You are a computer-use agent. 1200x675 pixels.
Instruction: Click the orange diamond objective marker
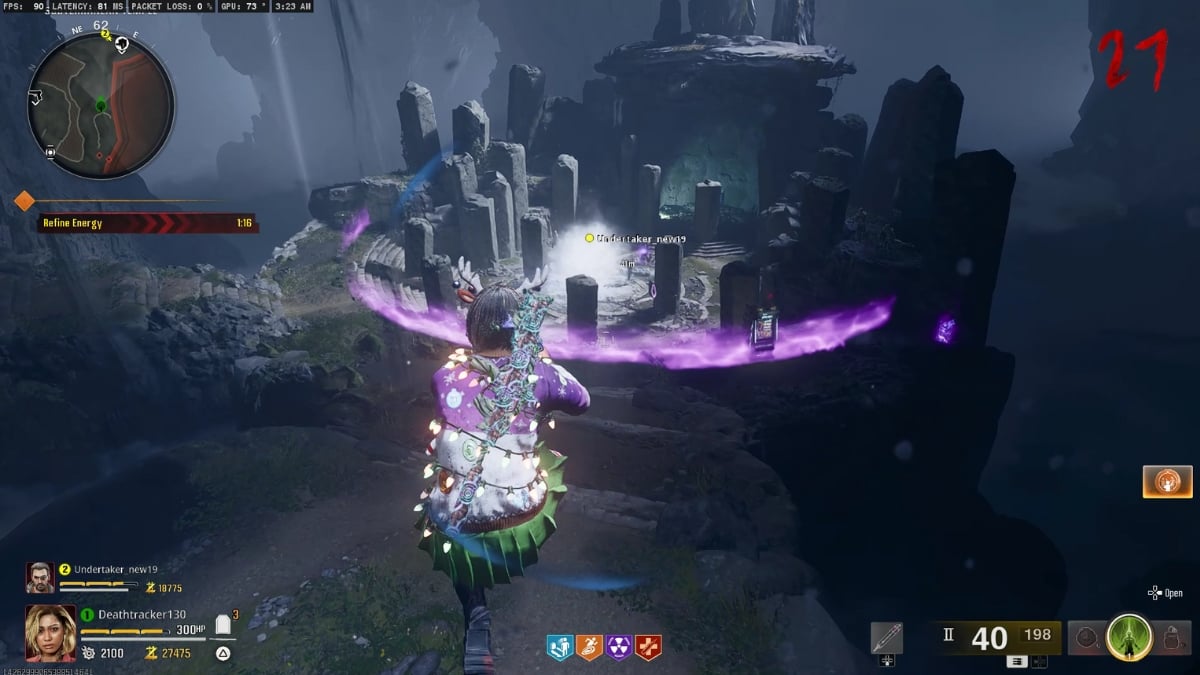pos(24,202)
